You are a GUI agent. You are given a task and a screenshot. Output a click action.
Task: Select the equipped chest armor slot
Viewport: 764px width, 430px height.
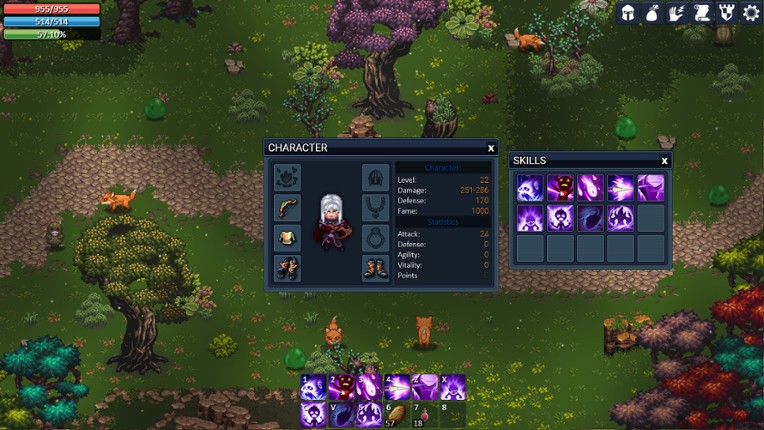tap(287, 238)
